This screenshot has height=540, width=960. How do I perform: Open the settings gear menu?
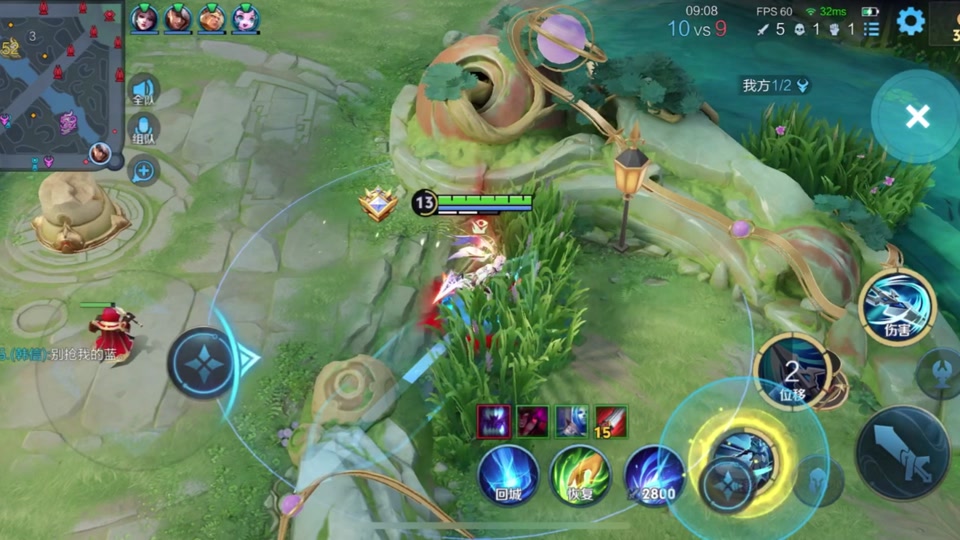coord(910,21)
